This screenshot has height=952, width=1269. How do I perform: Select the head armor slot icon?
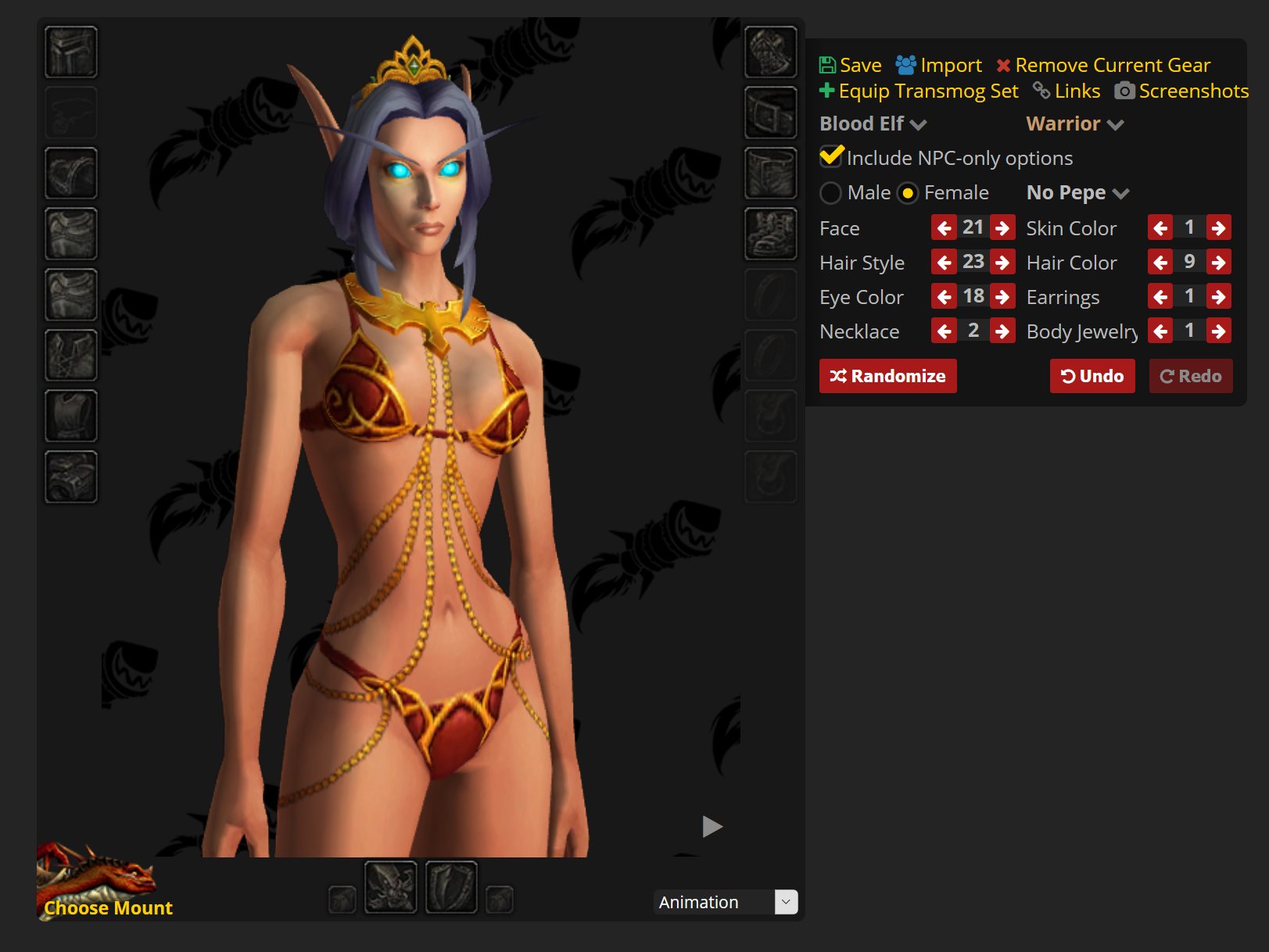point(70,52)
